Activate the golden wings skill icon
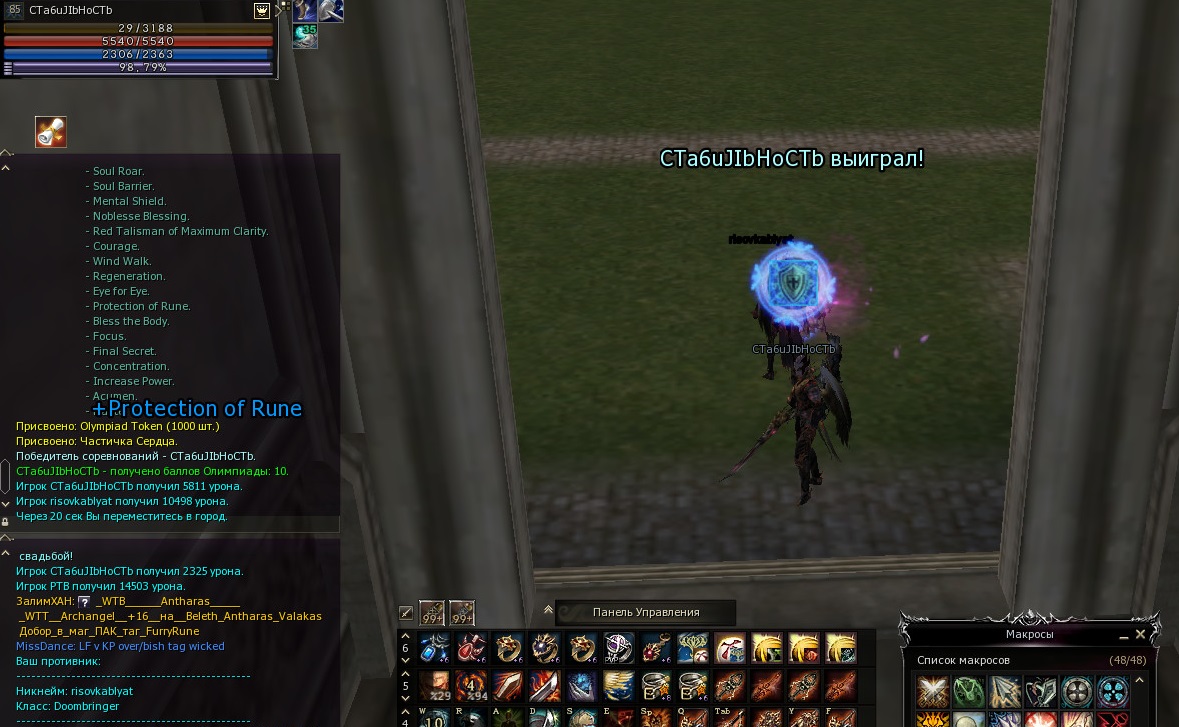The image size is (1179, 727). [619, 686]
